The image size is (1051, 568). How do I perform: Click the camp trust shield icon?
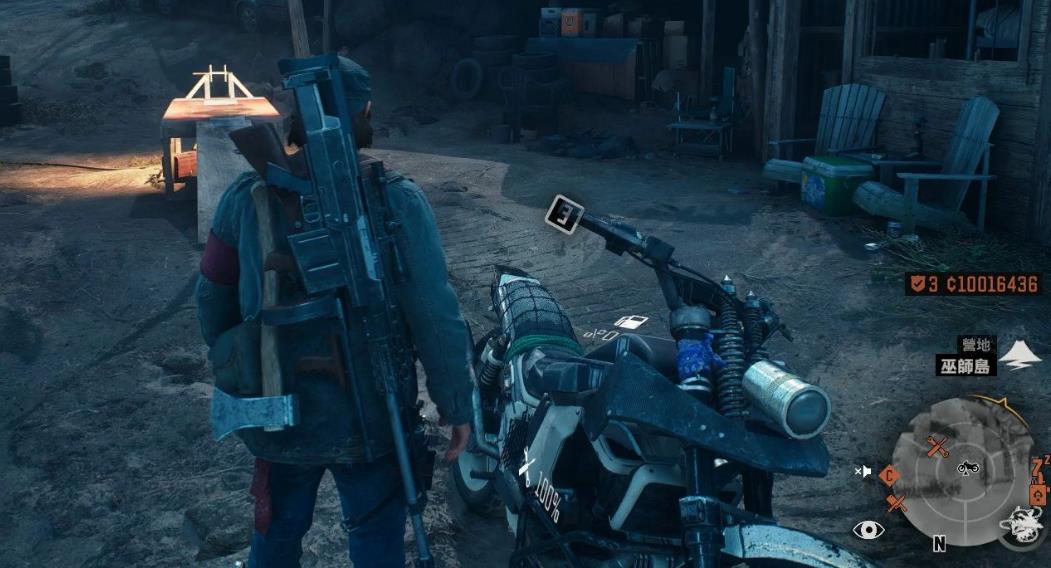tap(916, 284)
